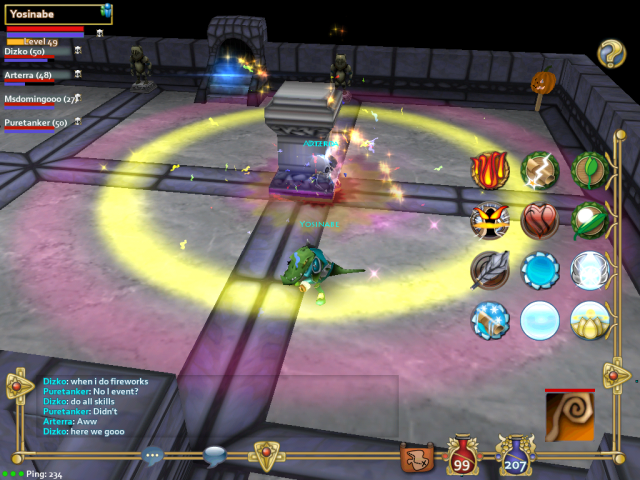640x480 pixels.
Task: Use the golden lotus flower skill
Action: [590, 320]
